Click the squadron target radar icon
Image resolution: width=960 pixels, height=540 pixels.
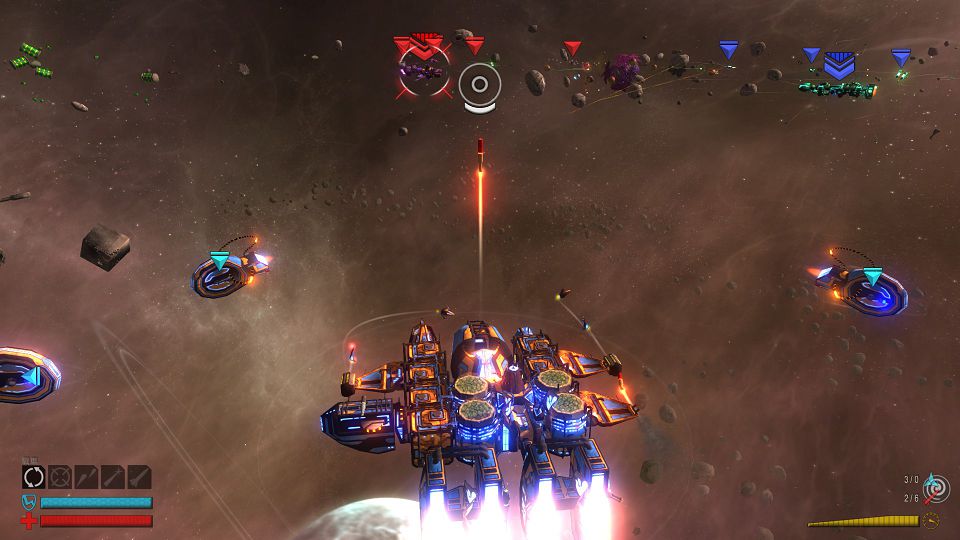(937, 488)
